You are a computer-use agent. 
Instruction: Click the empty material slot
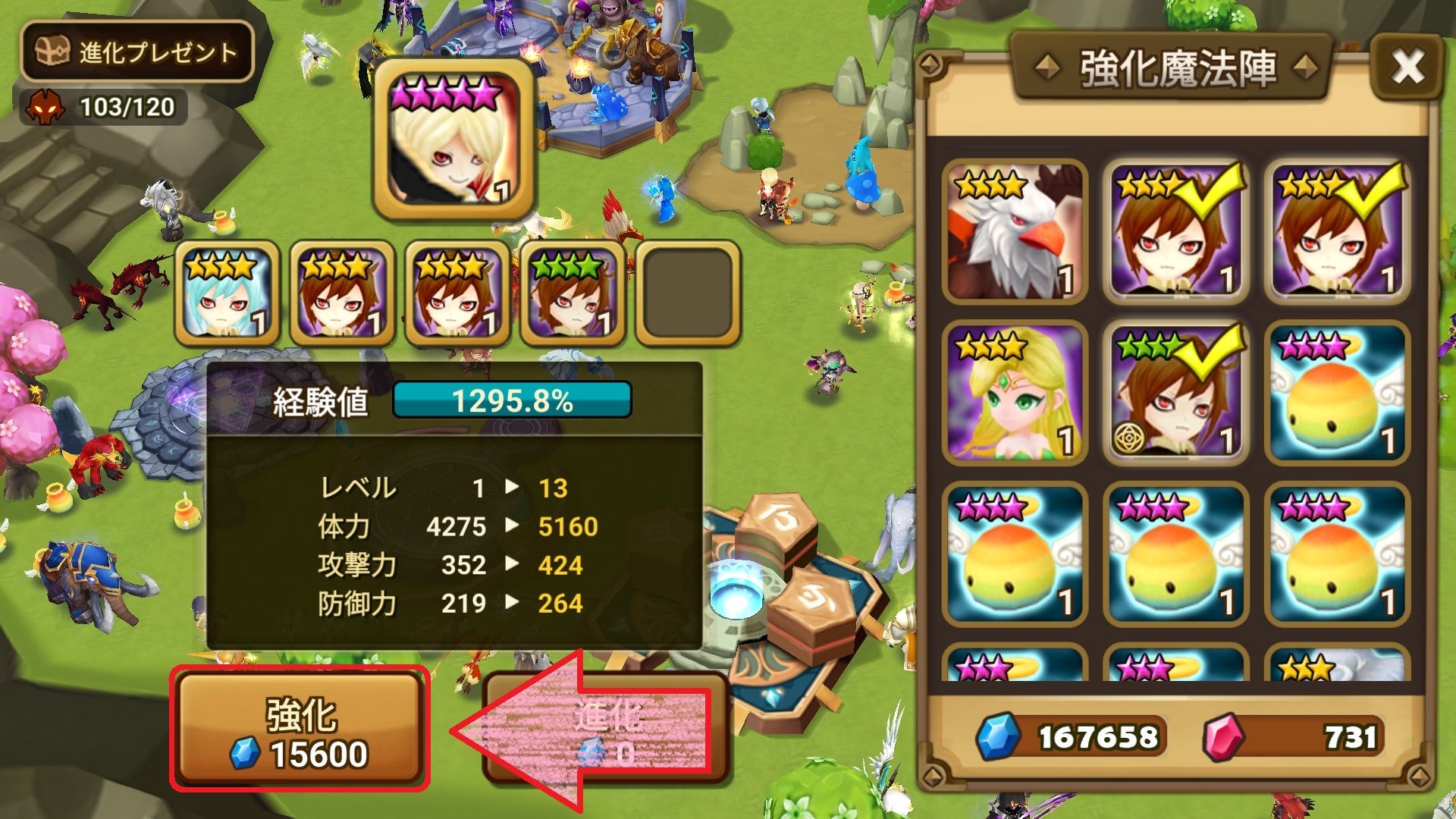[x=687, y=293]
